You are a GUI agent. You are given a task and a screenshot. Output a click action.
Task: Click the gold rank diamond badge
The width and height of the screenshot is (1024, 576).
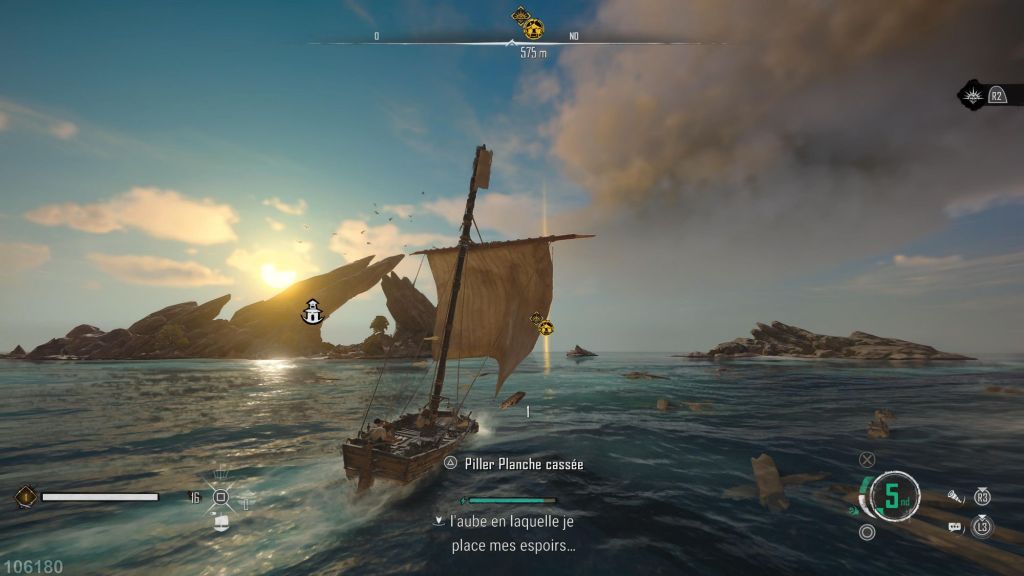(x=26, y=496)
